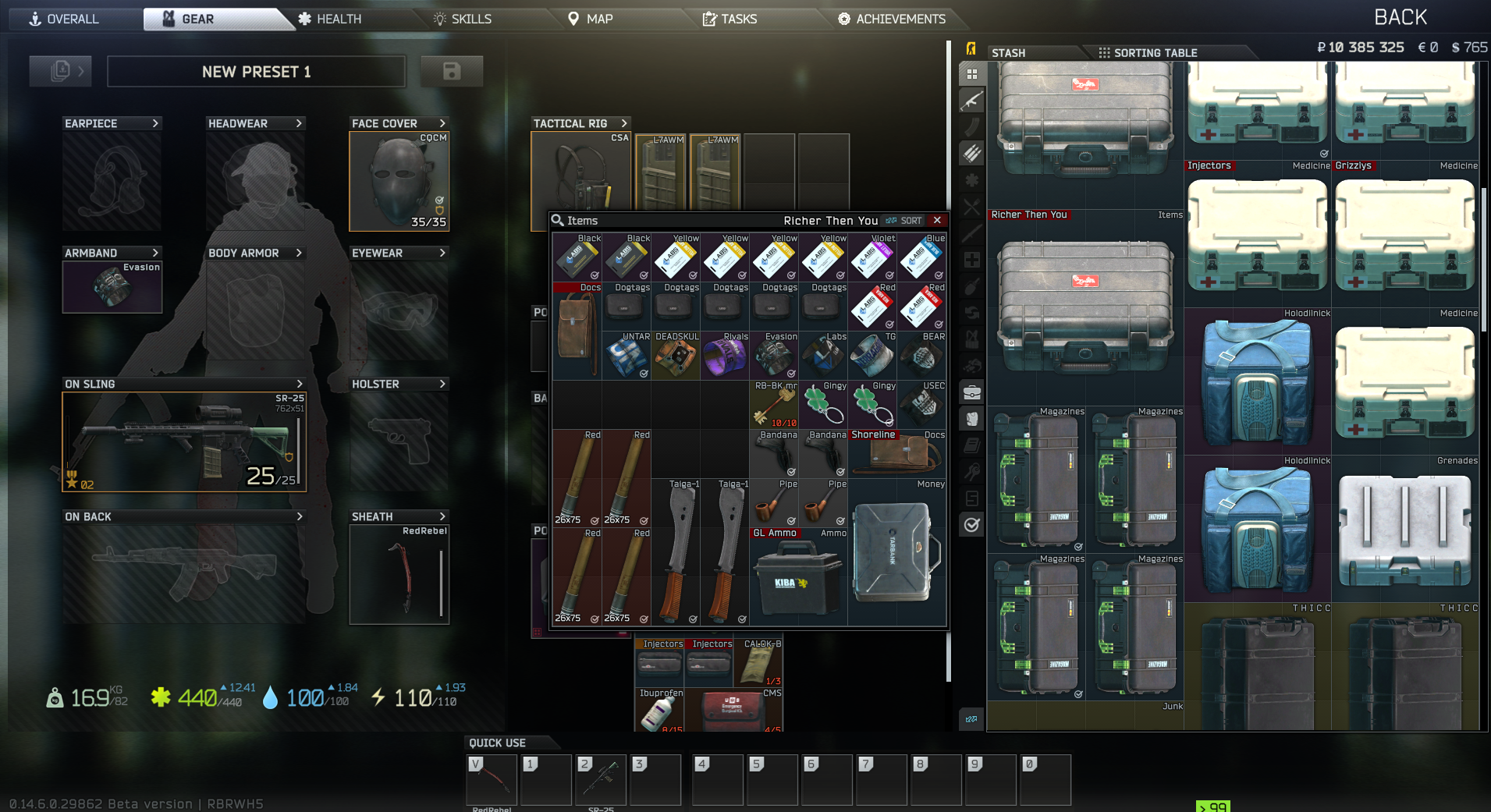Screen dimensions: 1491x812
Task: Switch to the Overall tab
Action: pos(65,19)
